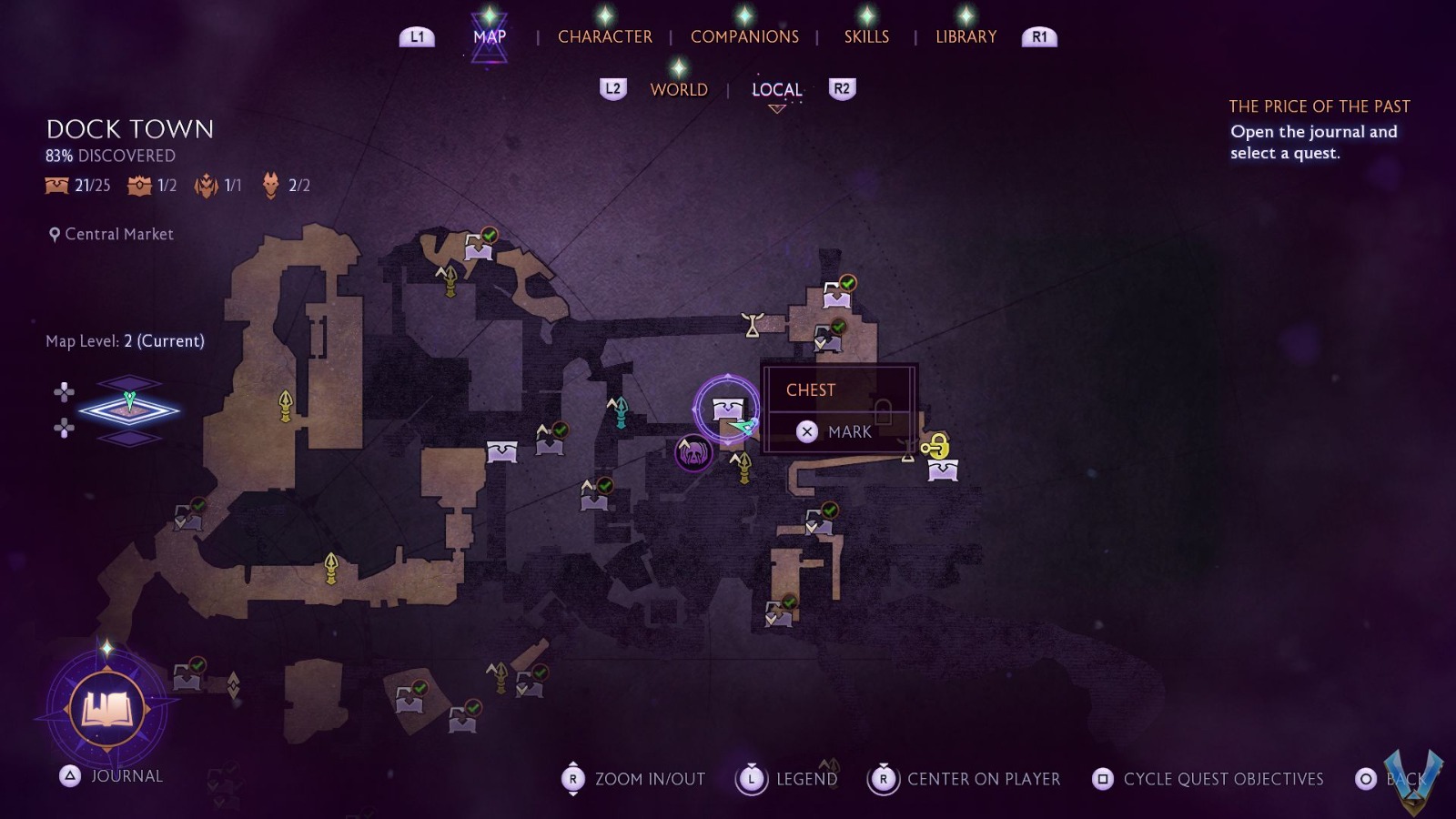Click the Map tab

click(490, 36)
